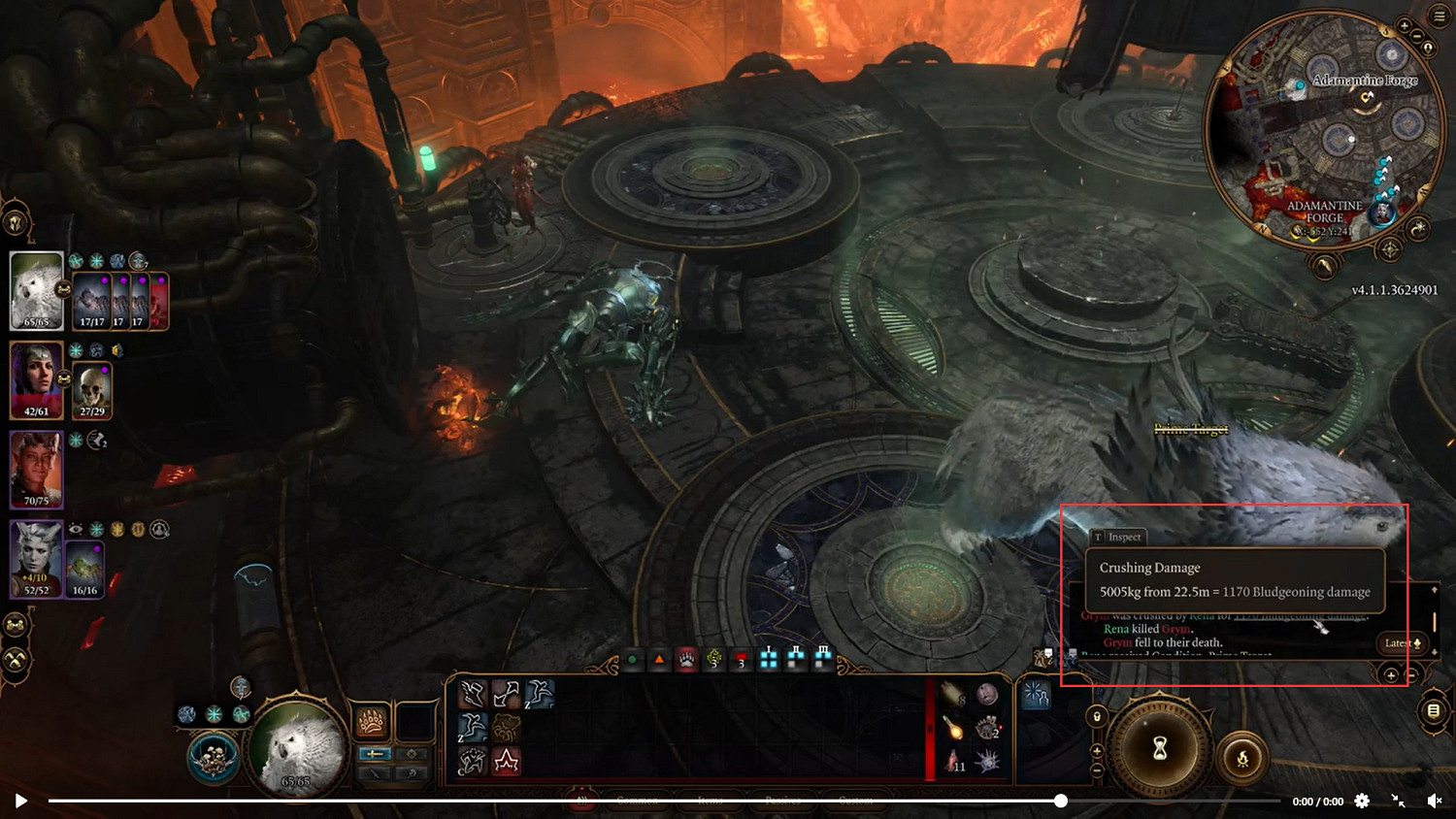The height and width of the screenshot is (819, 1456).
Task: Select Shadowheart's party portrait
Action: [x=37, y=378]
